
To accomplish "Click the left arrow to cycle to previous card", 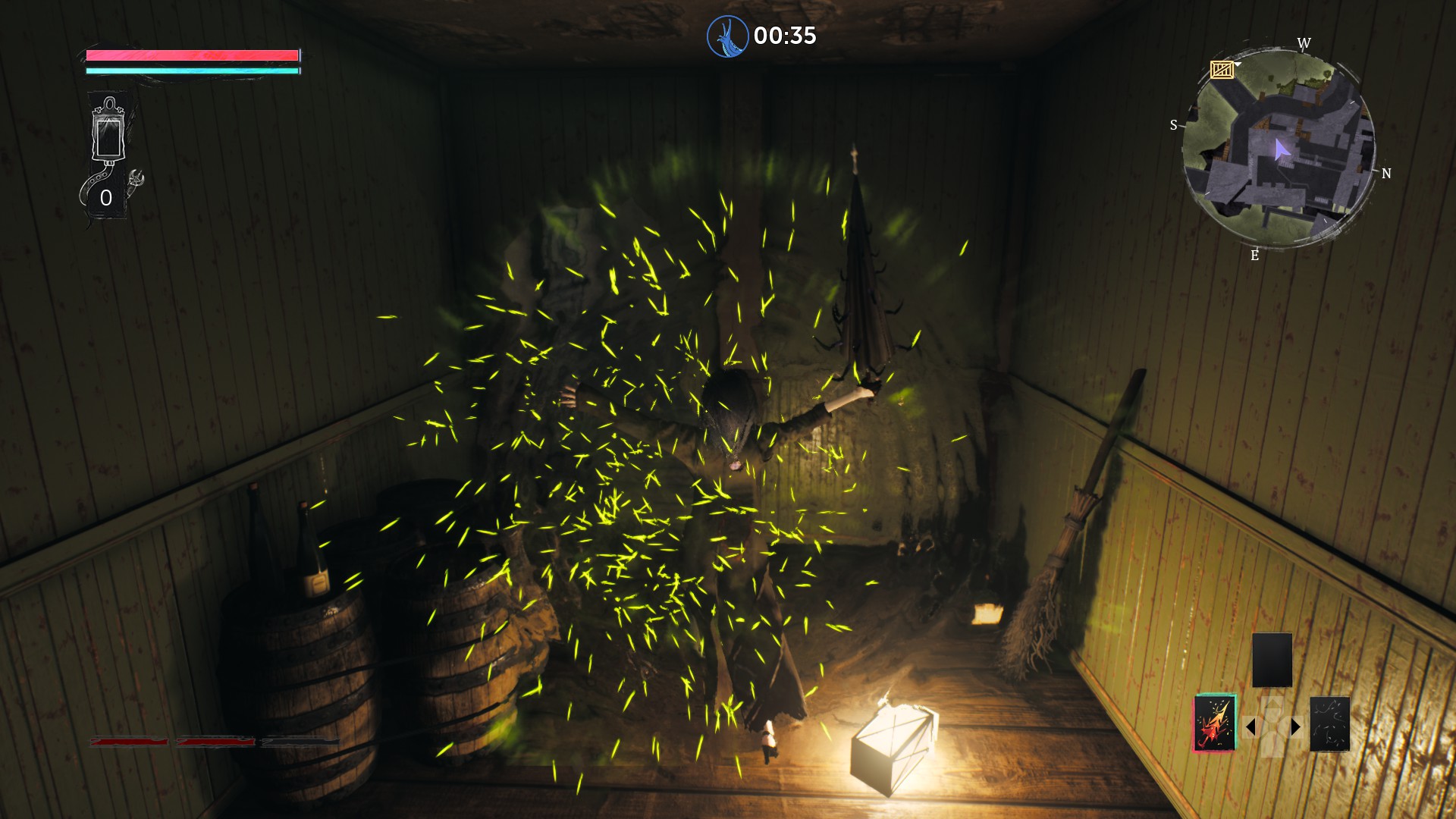I will pos(1253,727).
